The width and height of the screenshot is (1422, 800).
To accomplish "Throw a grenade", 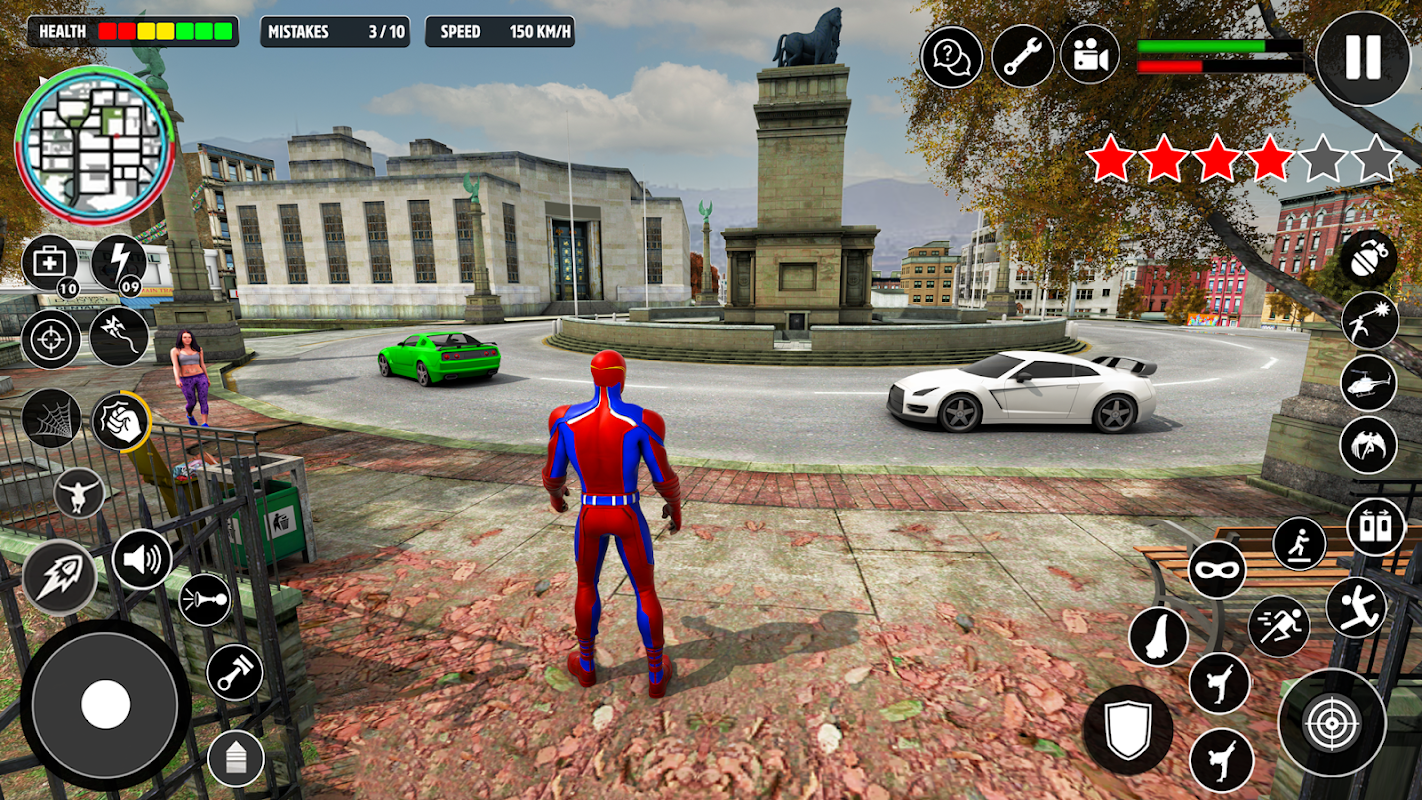I will [x=1368, y=257].
